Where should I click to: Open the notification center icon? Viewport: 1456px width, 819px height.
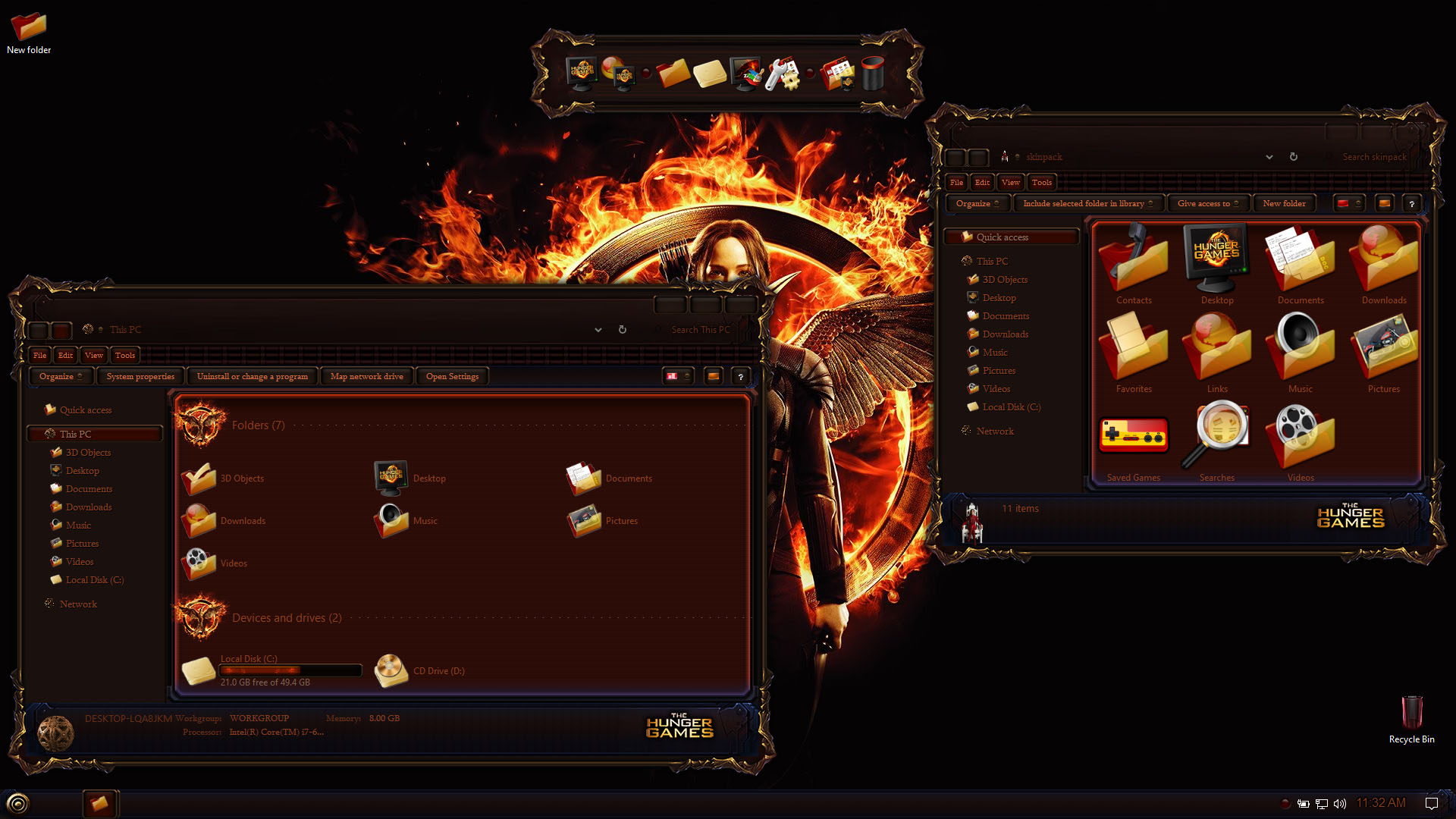tap(1432, 804)
